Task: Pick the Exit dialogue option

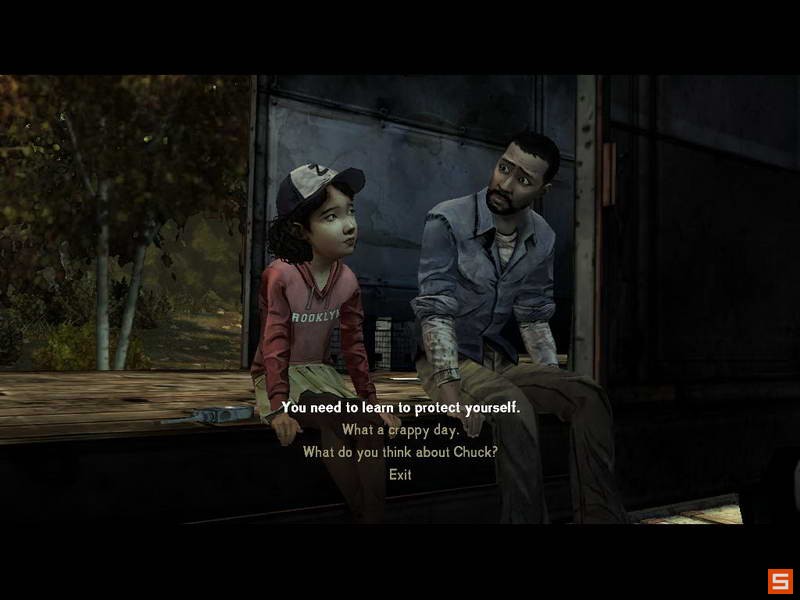Action: tap(400, 474)
